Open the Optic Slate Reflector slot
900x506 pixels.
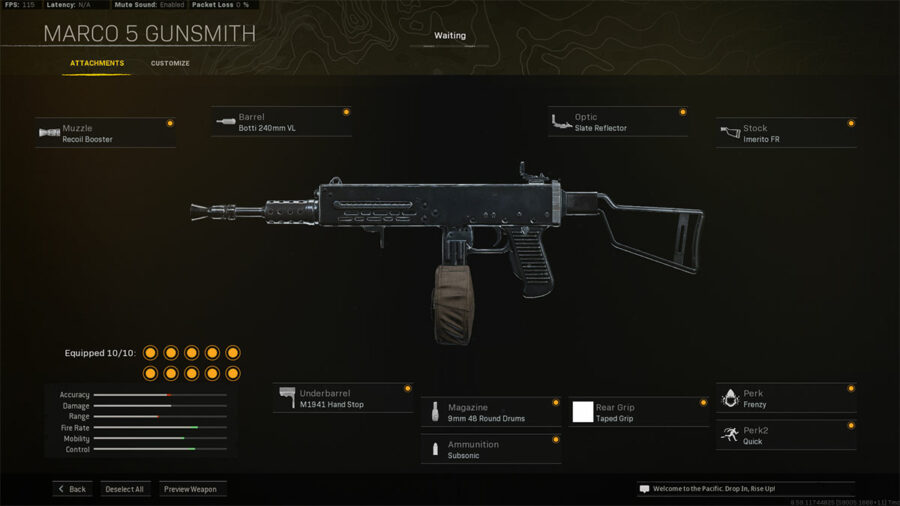(x=618, y=122)
